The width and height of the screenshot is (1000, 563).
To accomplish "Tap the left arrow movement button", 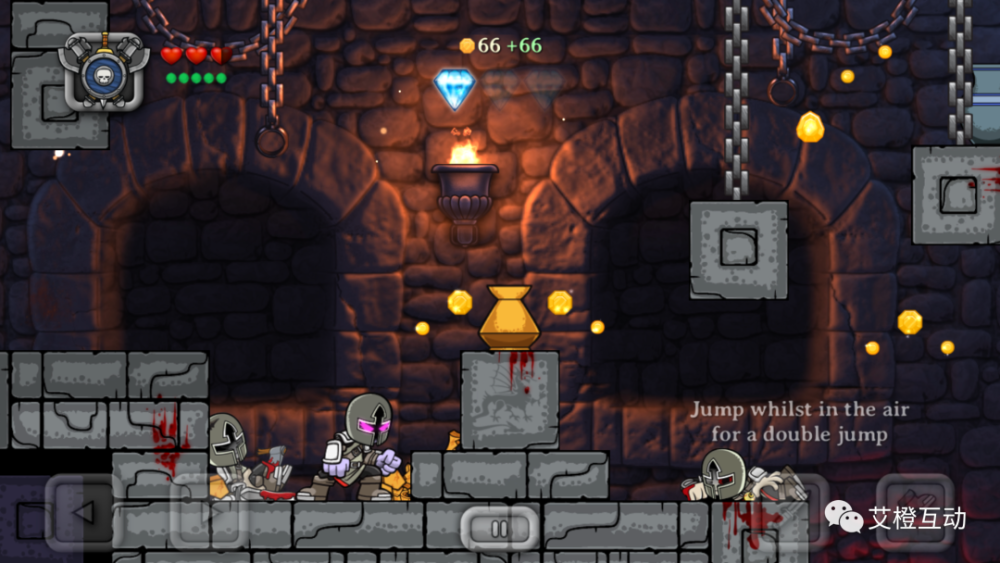I will pyautogui.click(x=84, y=512).
